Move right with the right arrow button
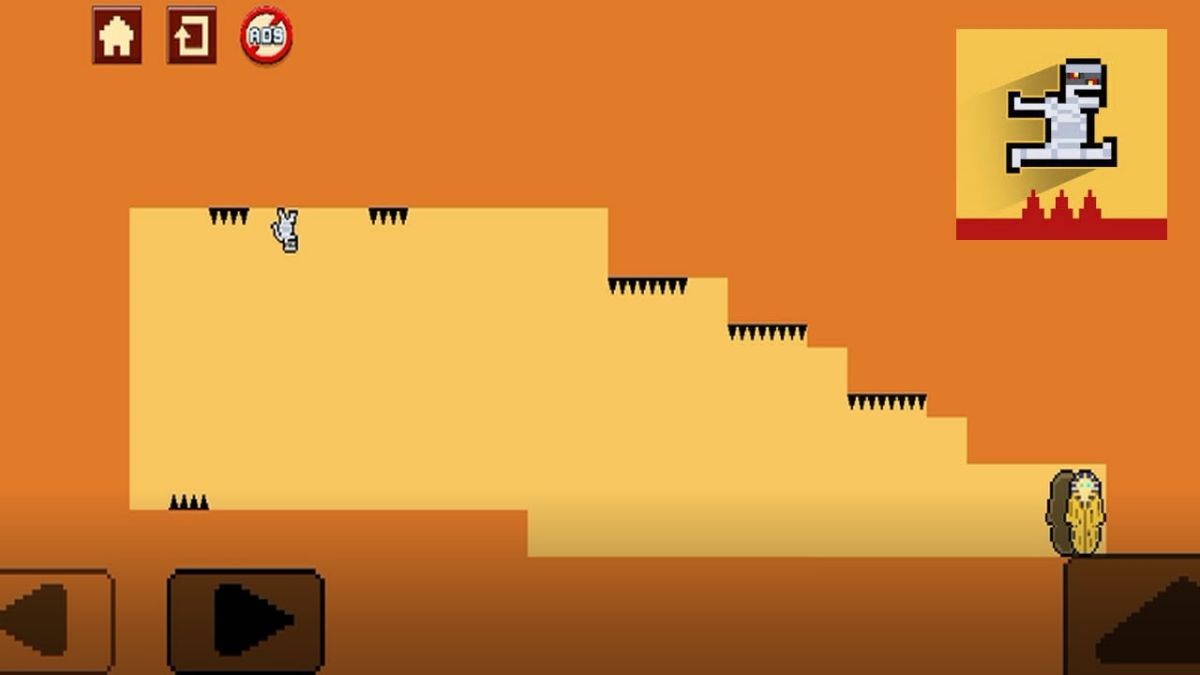This screenshot has width=1200, height=675. [245, 619]
